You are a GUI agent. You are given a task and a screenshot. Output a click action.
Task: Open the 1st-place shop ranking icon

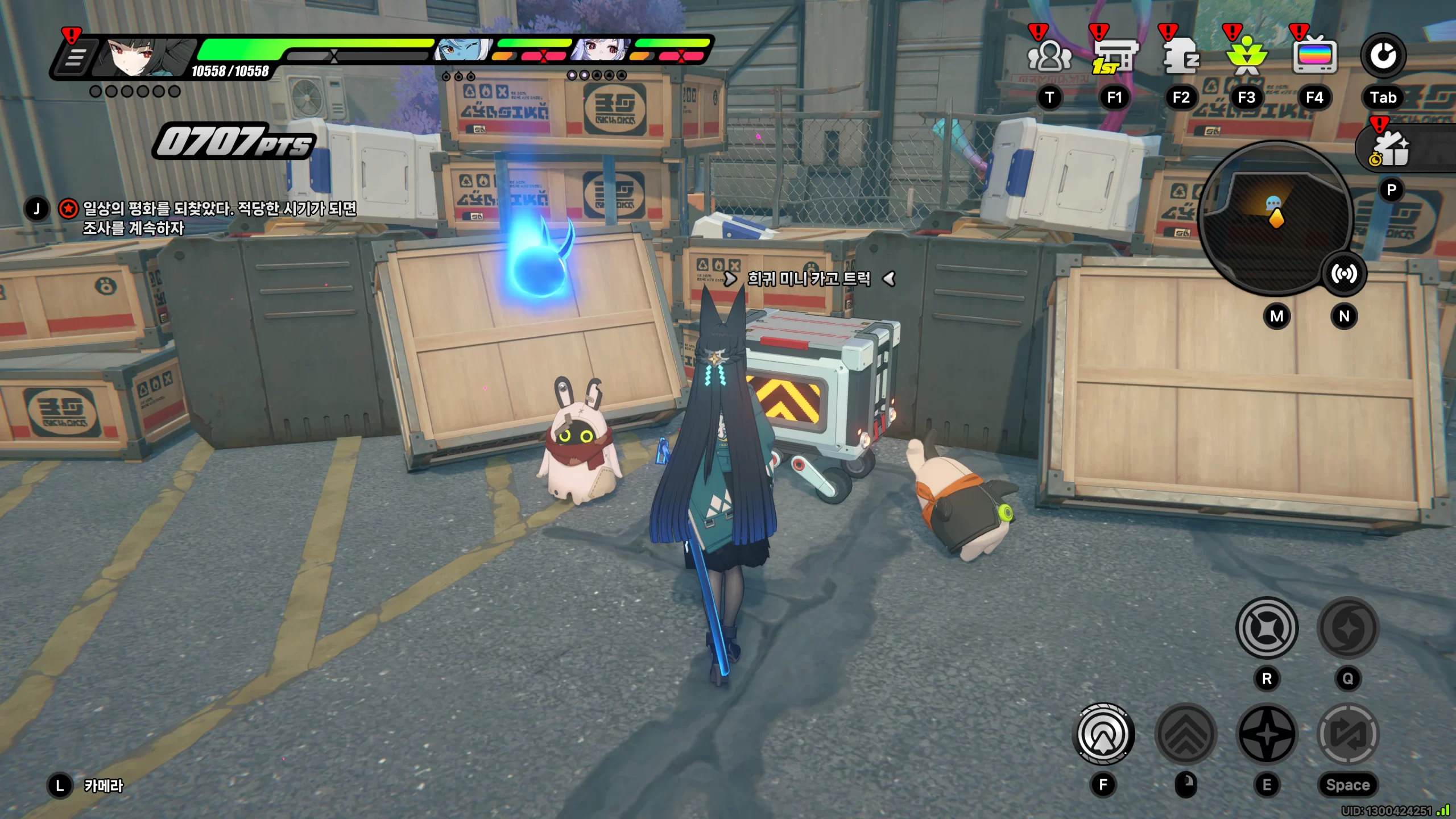tap(1114, 56)
